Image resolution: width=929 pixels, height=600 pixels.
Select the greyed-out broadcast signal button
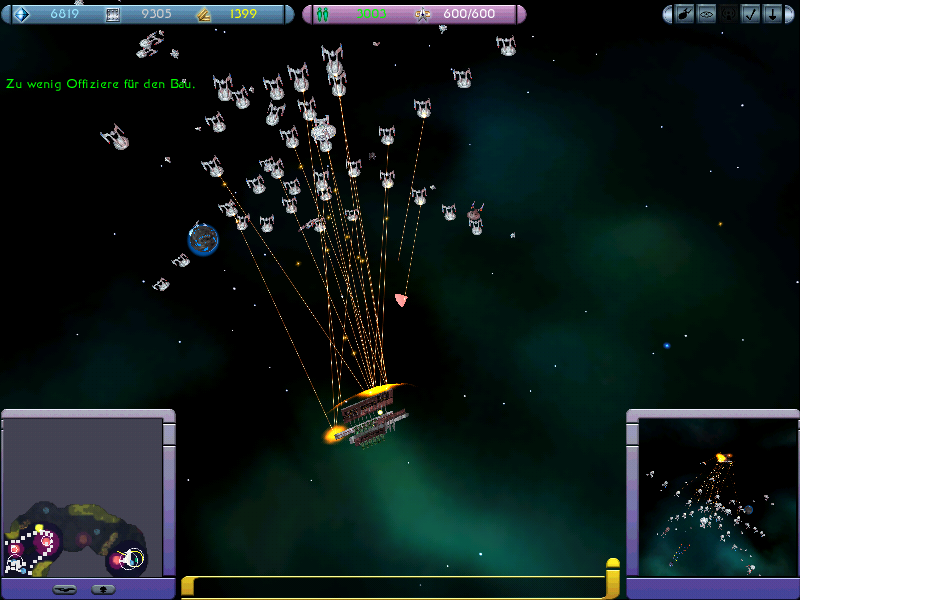pyautogui.click(x=729, y=14)
